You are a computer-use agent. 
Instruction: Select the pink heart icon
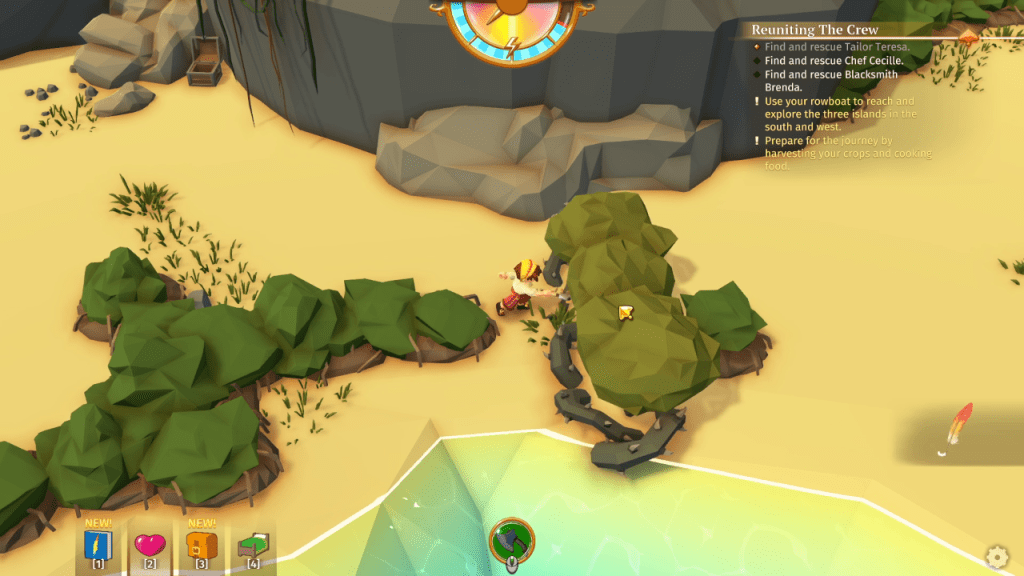point(150,544)
